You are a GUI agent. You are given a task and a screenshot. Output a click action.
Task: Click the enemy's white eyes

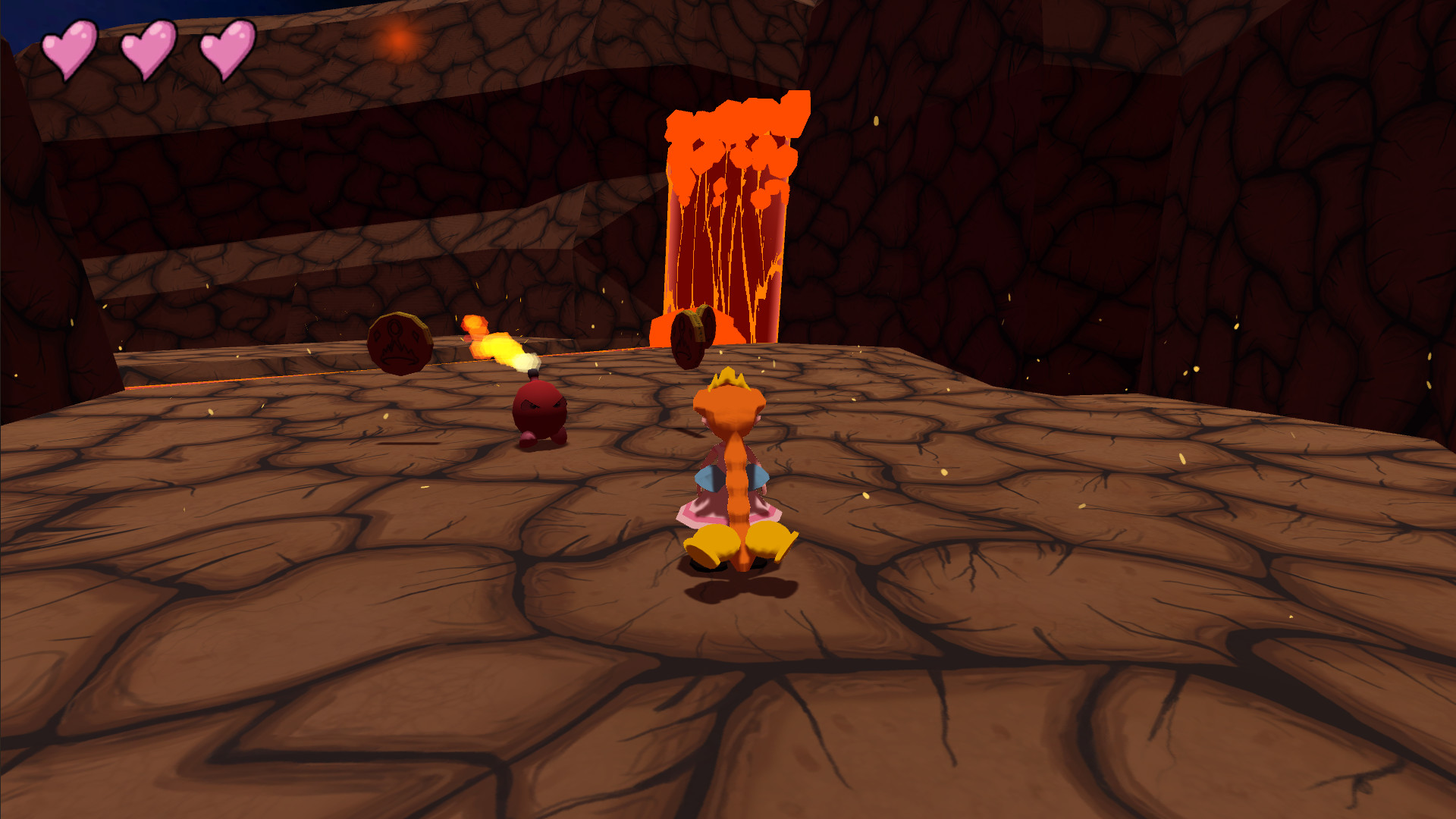(543, 405)
